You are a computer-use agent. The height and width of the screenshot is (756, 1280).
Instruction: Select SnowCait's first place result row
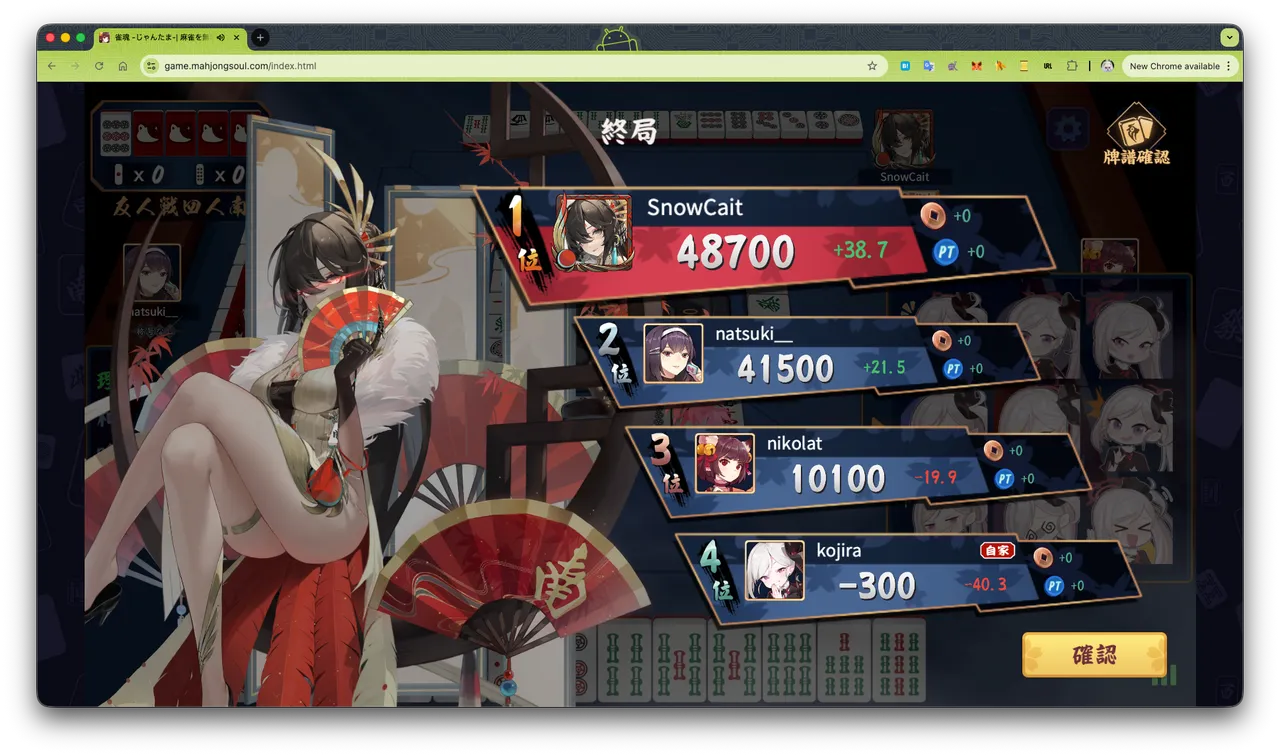point(760,240)
